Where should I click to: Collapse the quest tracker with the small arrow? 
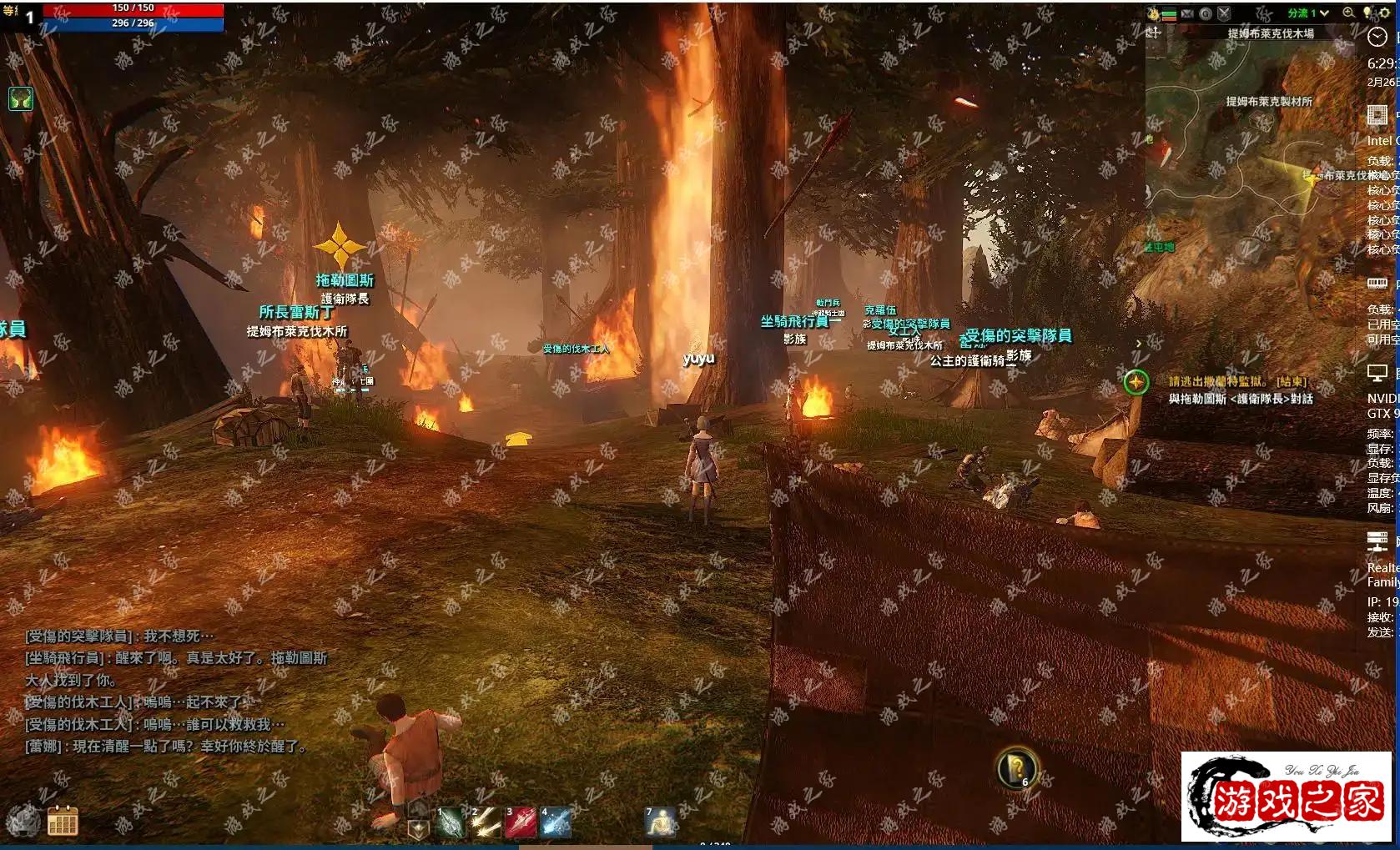tap(1139, 344)
